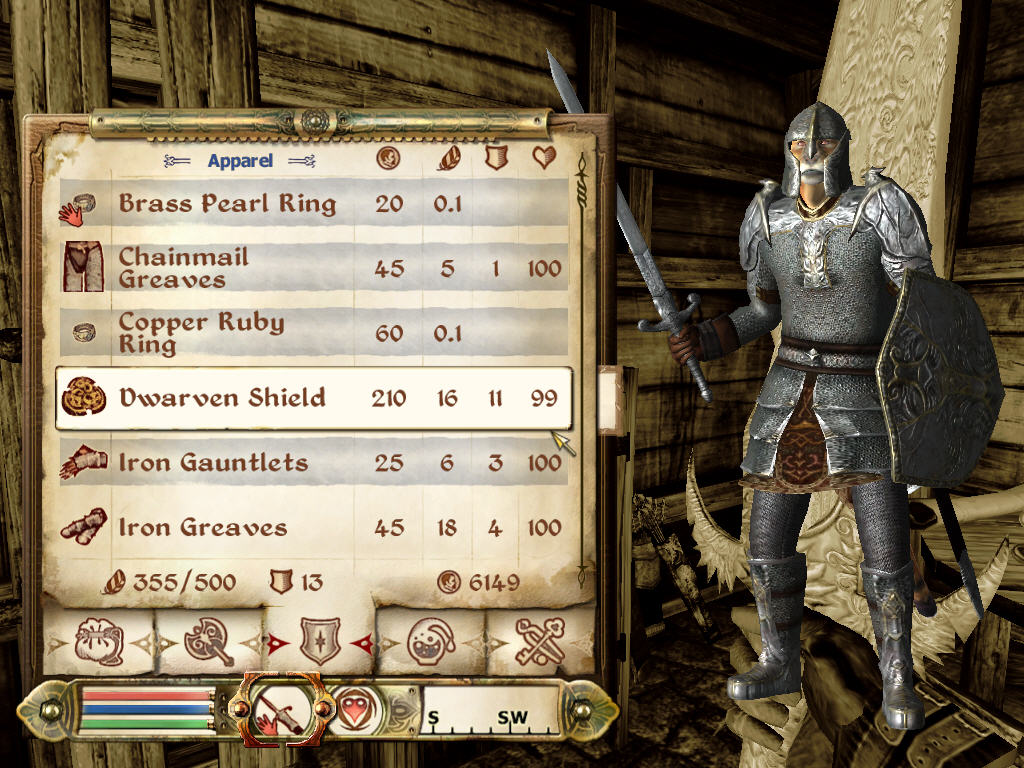The height and width of the screenshot is (768, 1024).
Task: Sort the list by feather weight icon
Action: (x=447, y=159)
